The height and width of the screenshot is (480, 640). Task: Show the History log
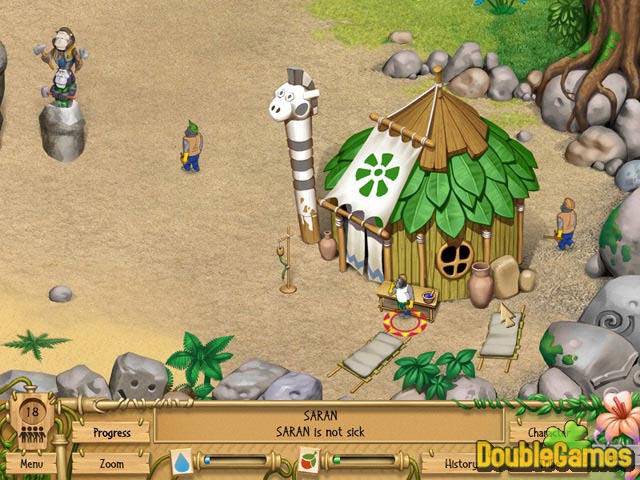(445, 464)
